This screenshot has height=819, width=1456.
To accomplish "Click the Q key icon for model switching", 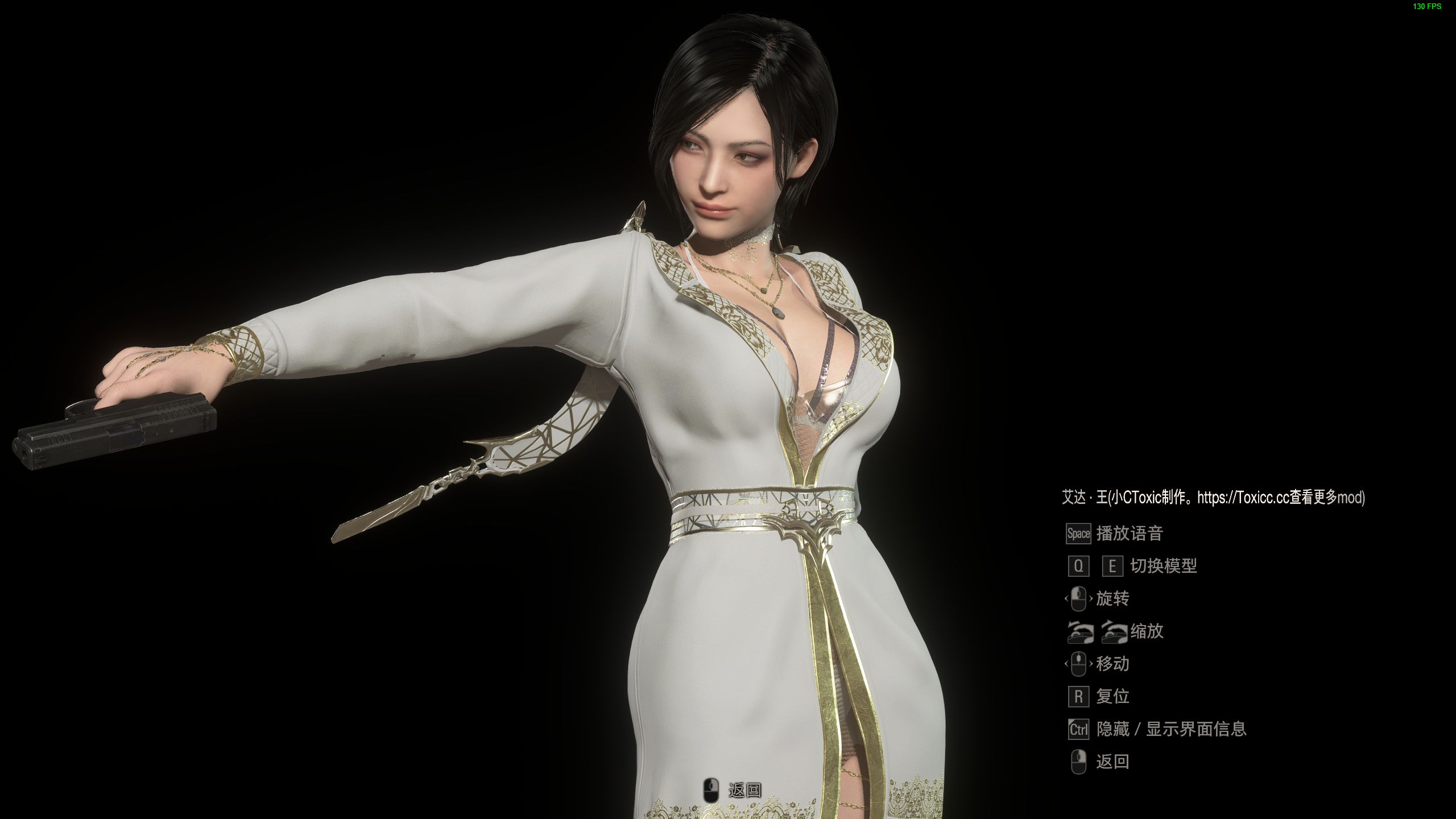I will pyautogui.click(x=1079, y=567).
